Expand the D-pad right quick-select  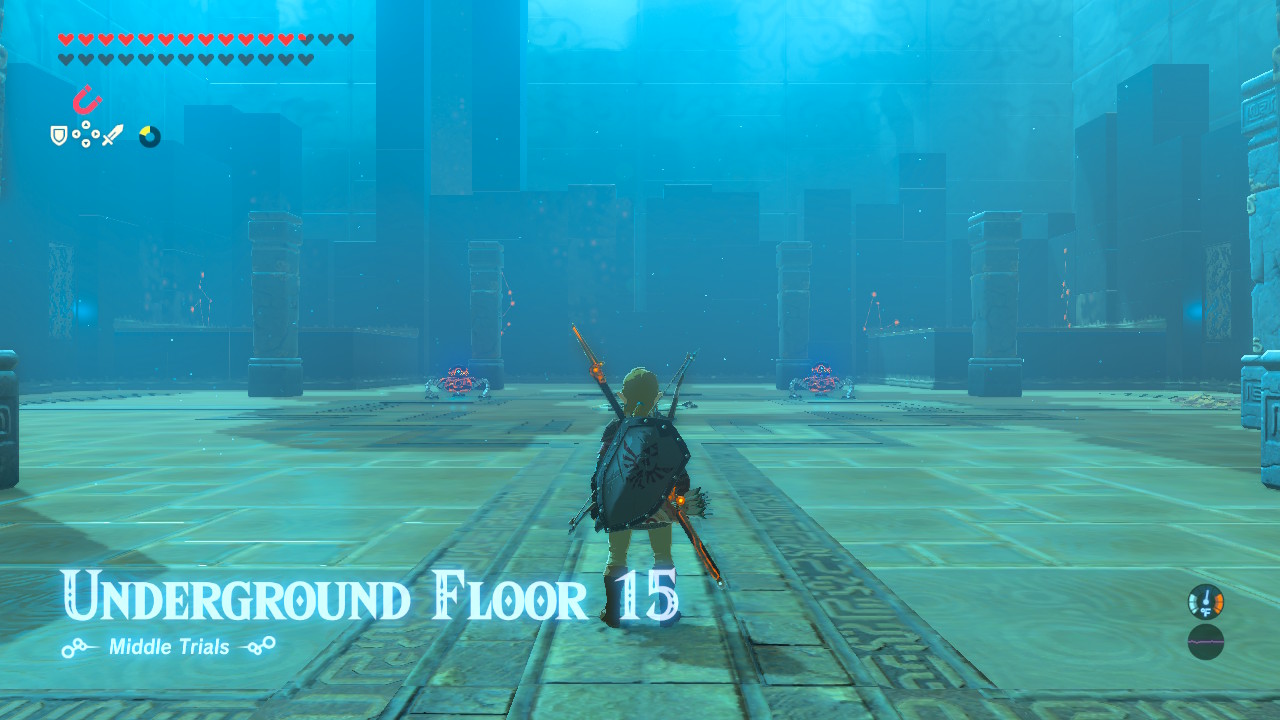[x=95, y=134]
